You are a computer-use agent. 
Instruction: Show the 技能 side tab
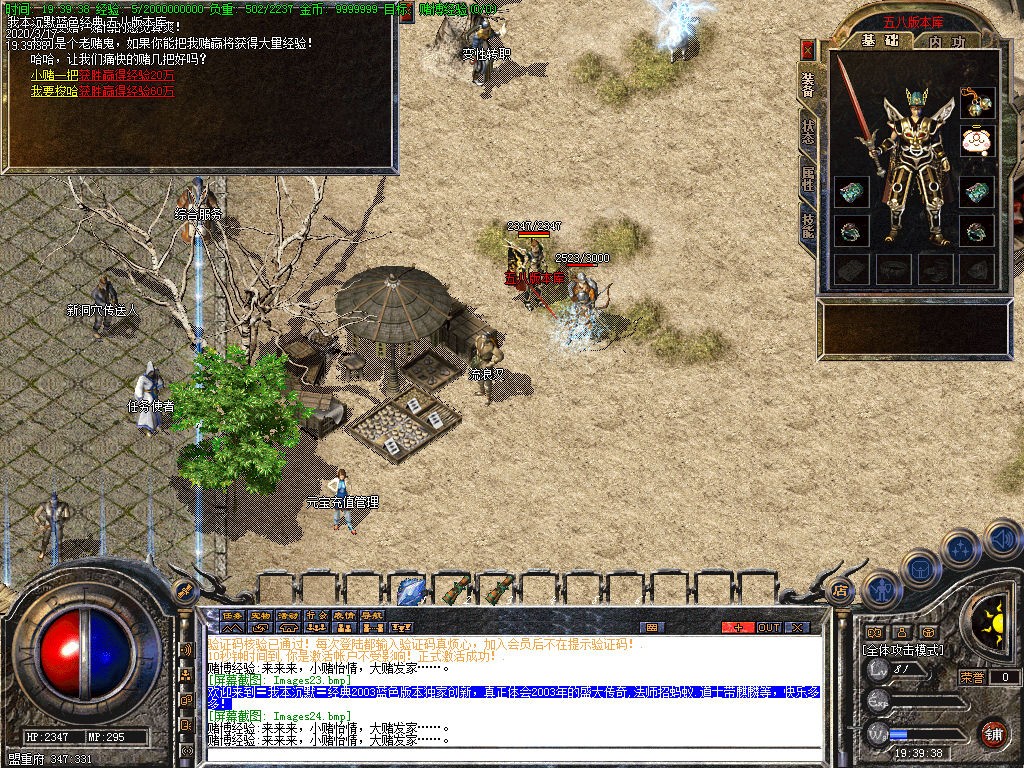click(x=808, y=229)
